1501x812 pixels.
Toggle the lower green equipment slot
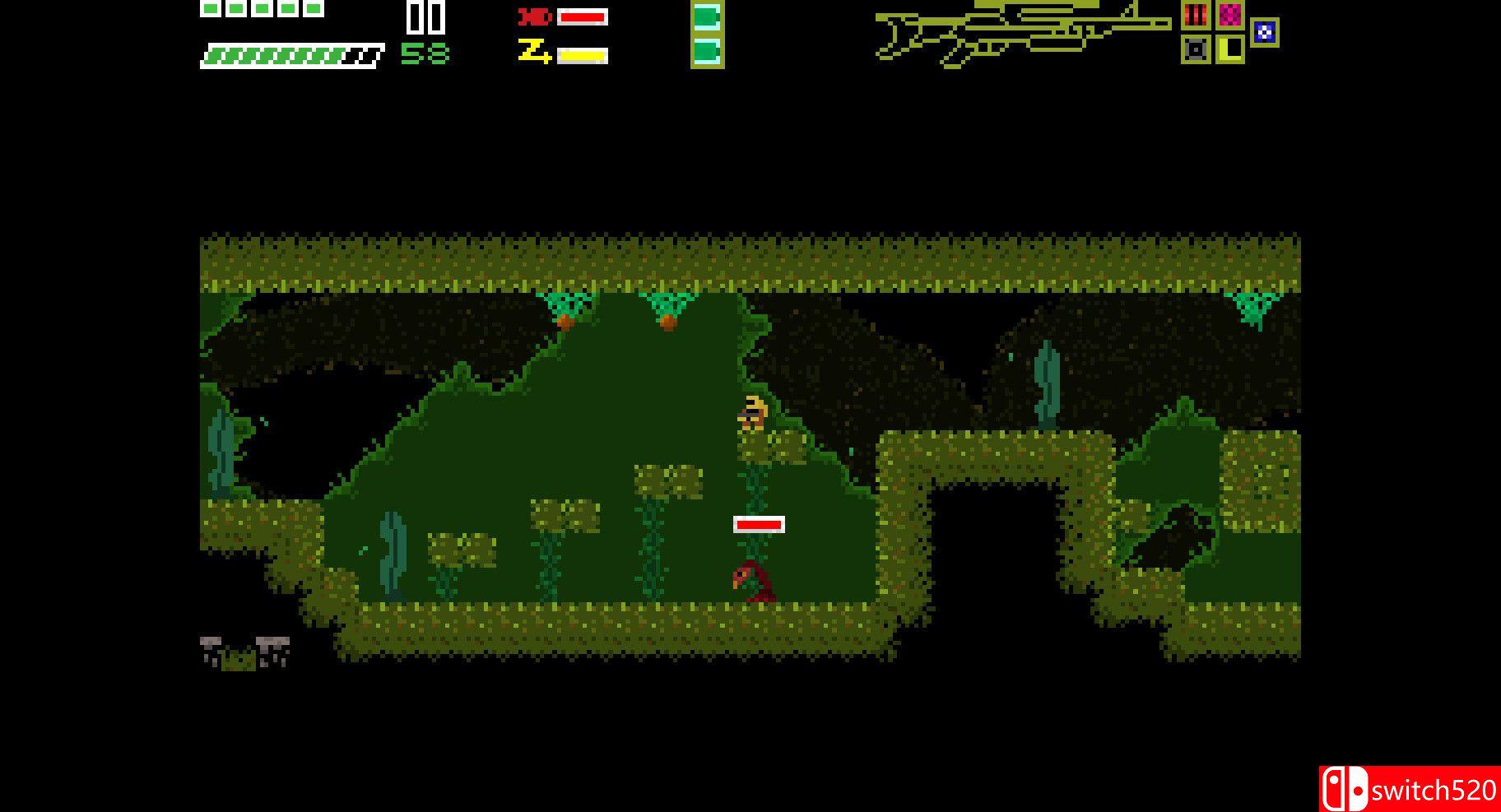point(706,53)
